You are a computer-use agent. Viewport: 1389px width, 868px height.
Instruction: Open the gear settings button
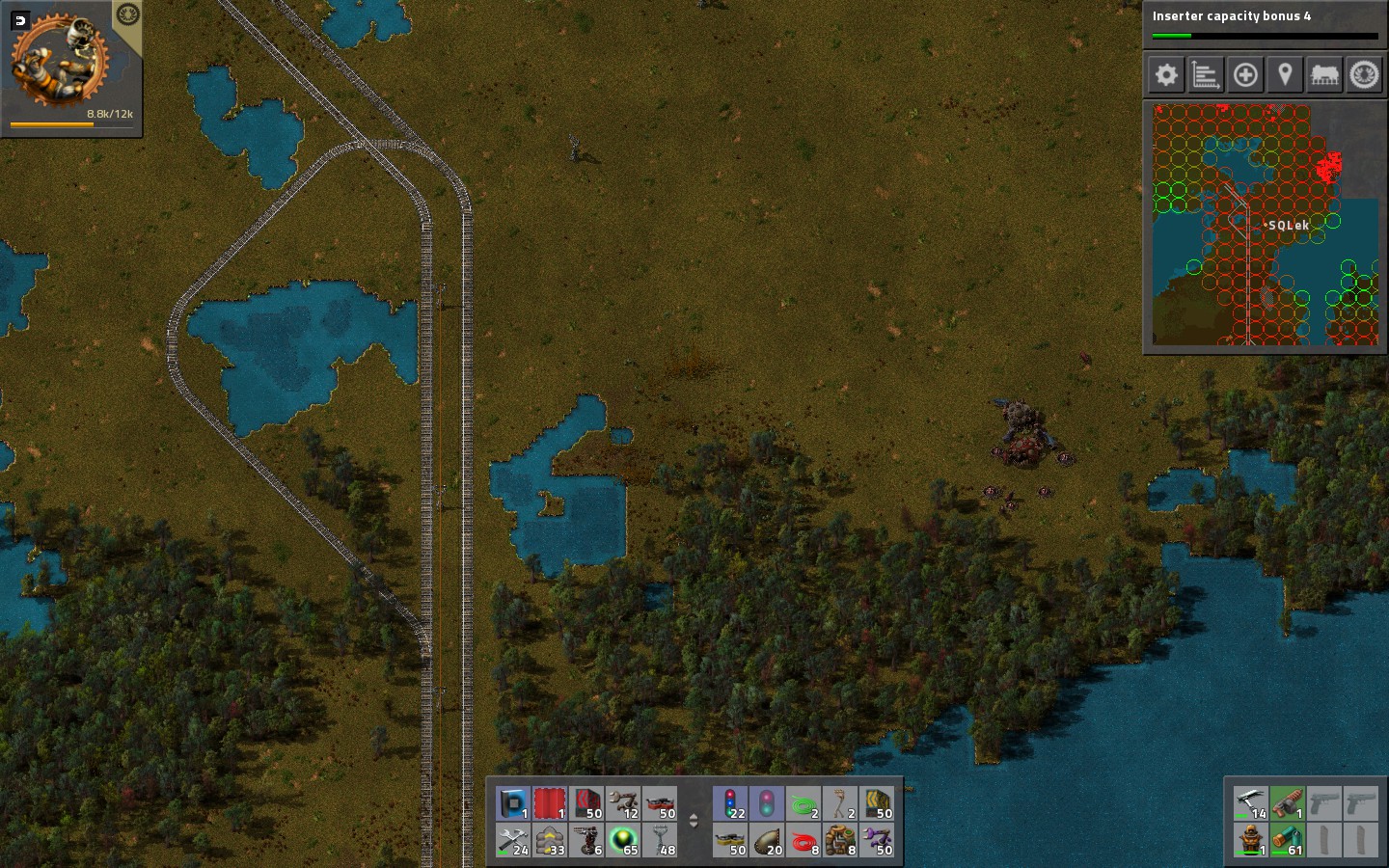(x=1166, y=74)
